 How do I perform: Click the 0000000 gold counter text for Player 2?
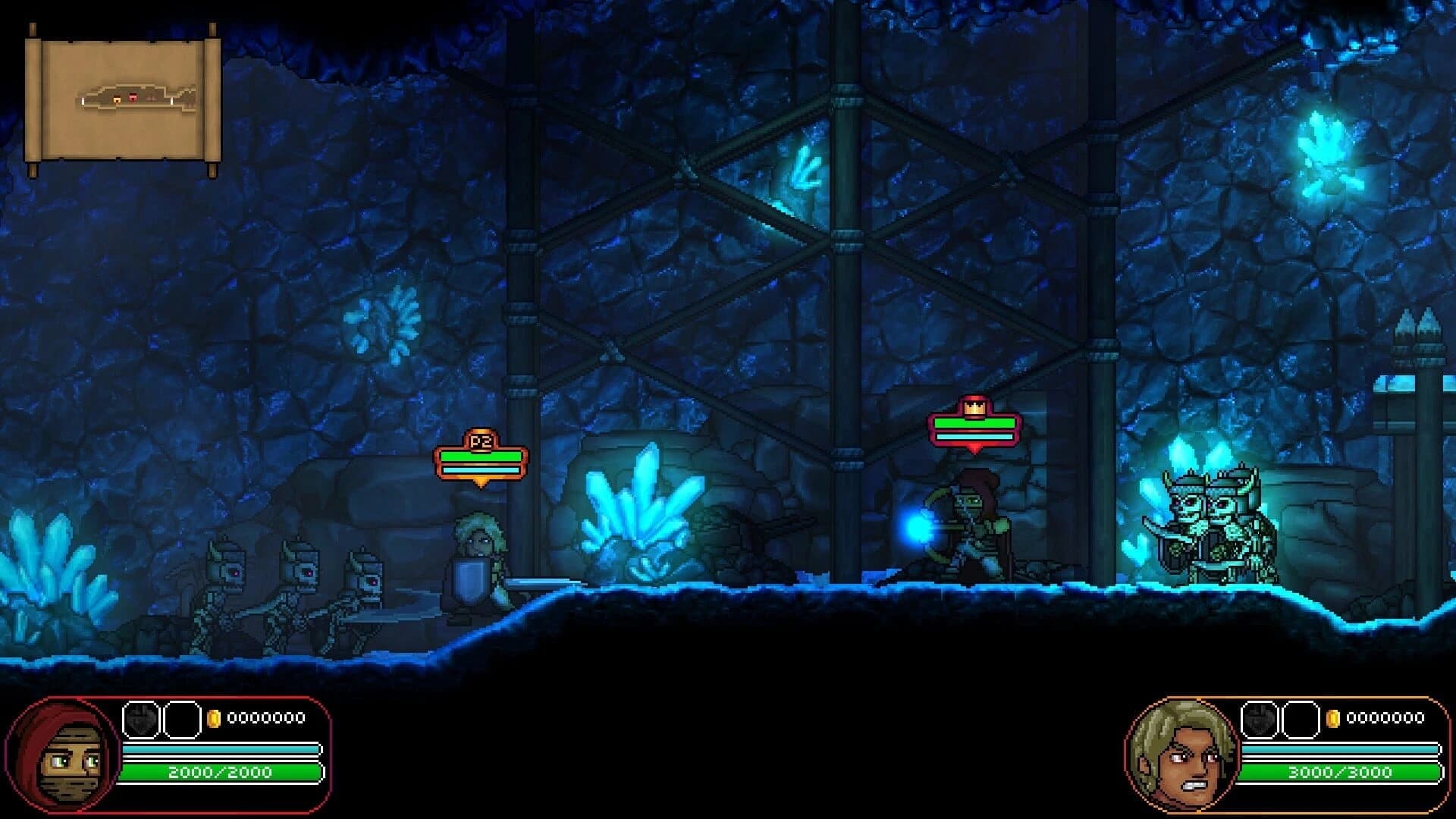coord(1386,717)
